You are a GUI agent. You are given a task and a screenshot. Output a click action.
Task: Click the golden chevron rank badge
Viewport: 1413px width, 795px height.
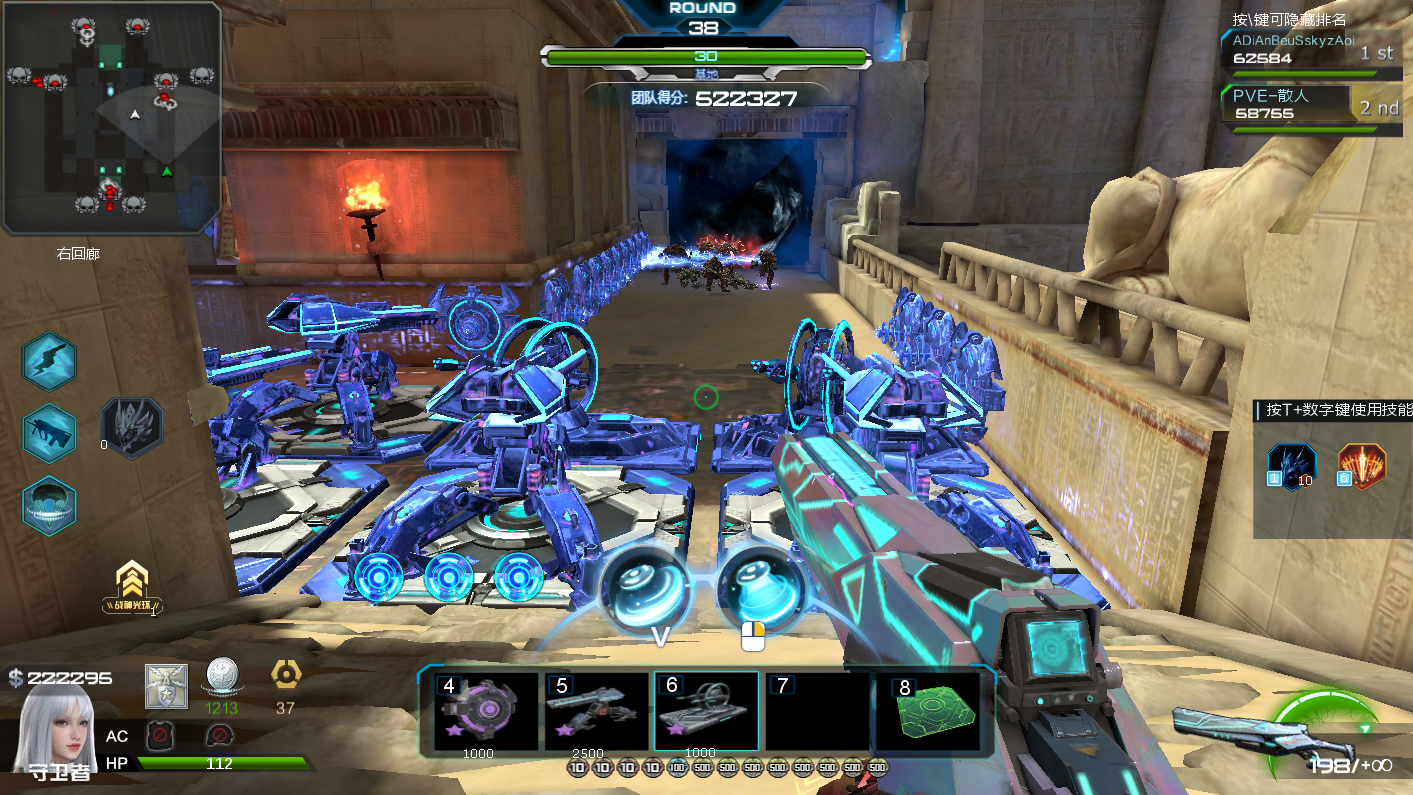pyautogui.click(x=132, y=585)
